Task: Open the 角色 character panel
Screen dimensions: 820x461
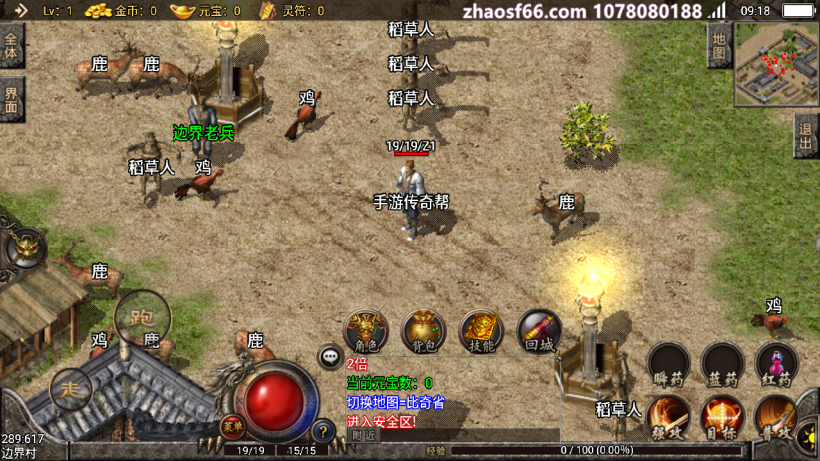Action: (x=366, y=331)
